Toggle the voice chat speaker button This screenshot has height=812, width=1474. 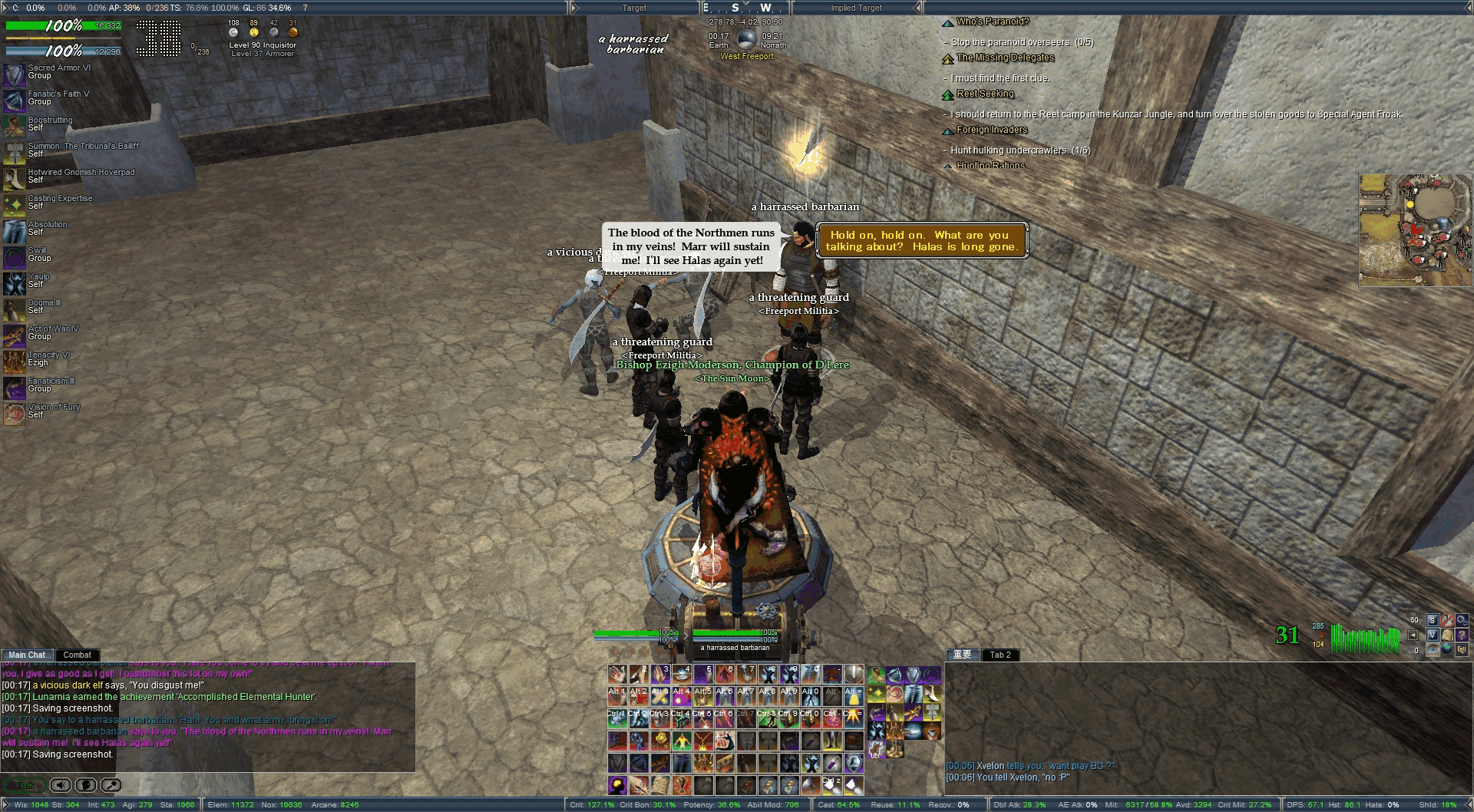[x=61, y=785]
